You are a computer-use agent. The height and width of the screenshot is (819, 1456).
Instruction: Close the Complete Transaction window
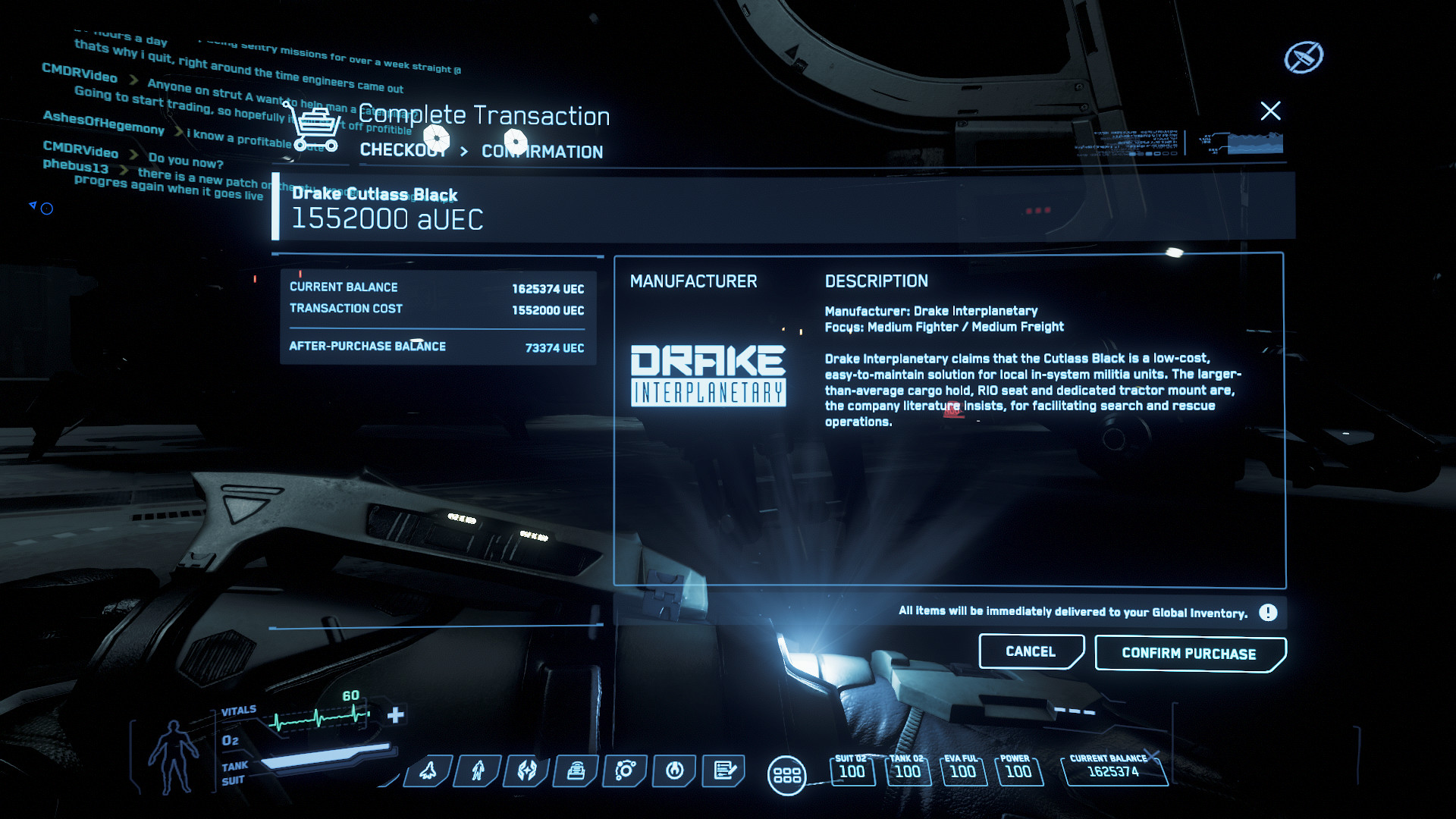tap(1270, 111)
